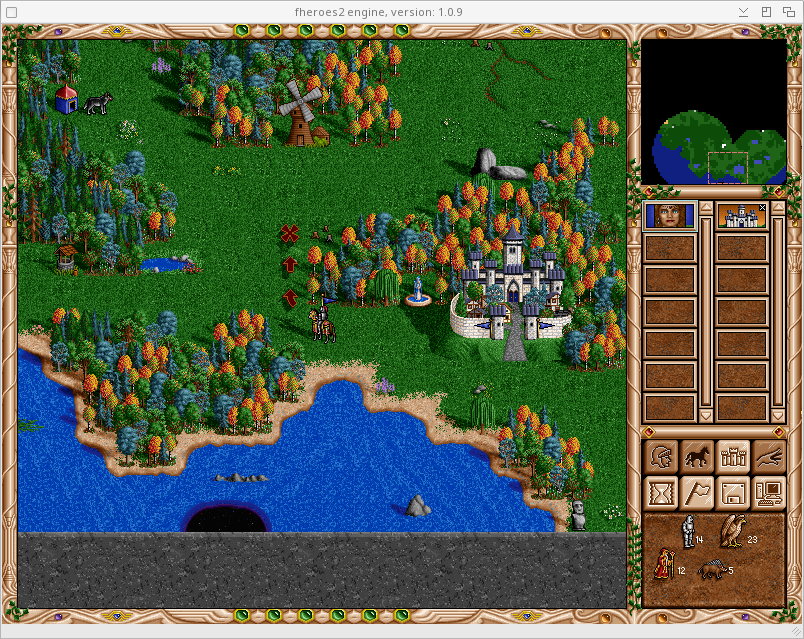The height and width of the screenshot is (639, 804).
Task: Select the castle icon in the town list
Action: coord(741,216)
